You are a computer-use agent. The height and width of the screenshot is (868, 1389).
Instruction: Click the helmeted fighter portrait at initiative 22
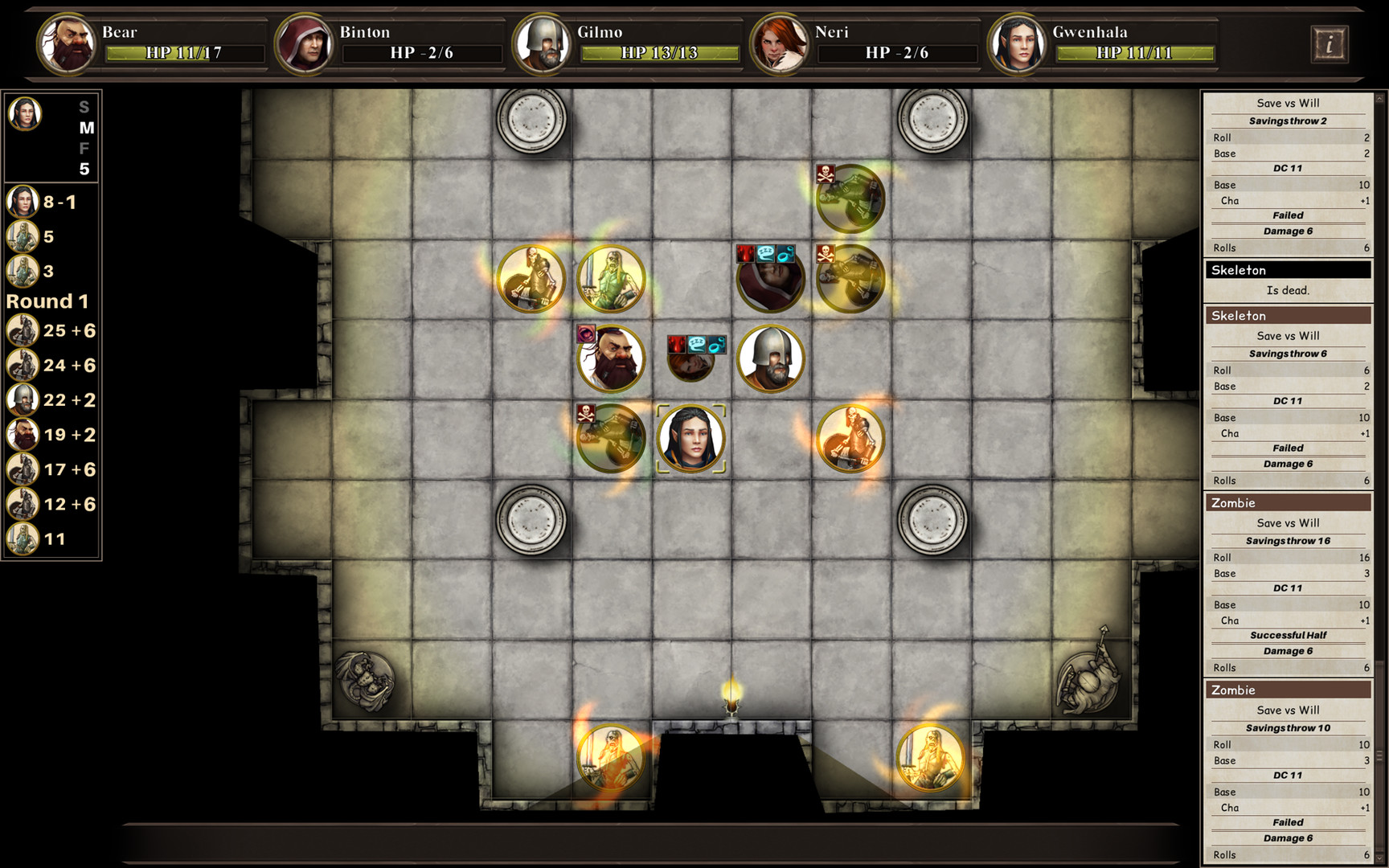[22, 399]
